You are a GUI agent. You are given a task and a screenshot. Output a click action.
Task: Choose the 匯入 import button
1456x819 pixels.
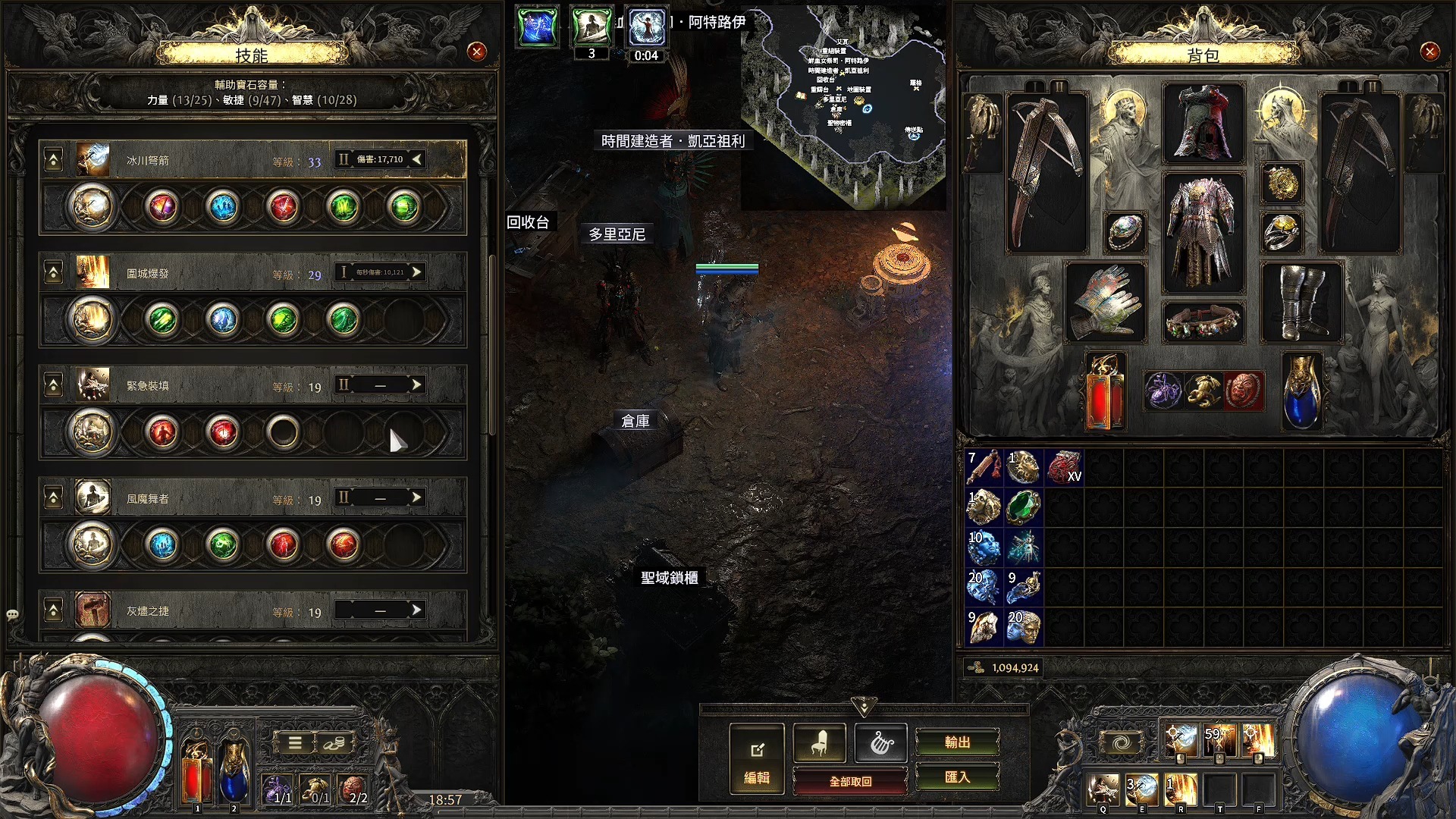pyautogui.click(x=957, y=777)
